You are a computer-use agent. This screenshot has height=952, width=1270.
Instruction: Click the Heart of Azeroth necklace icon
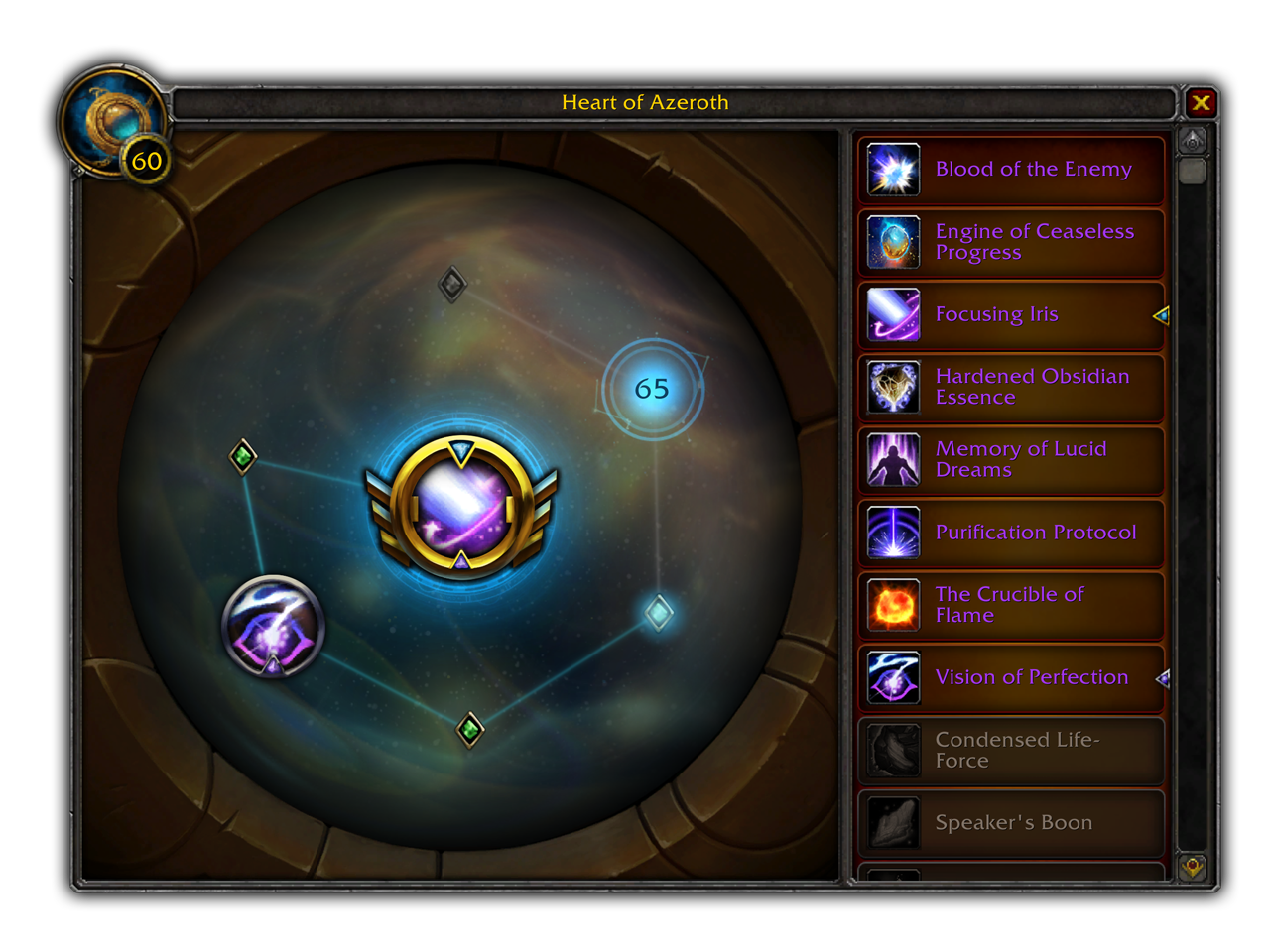(x=112, y=121)
